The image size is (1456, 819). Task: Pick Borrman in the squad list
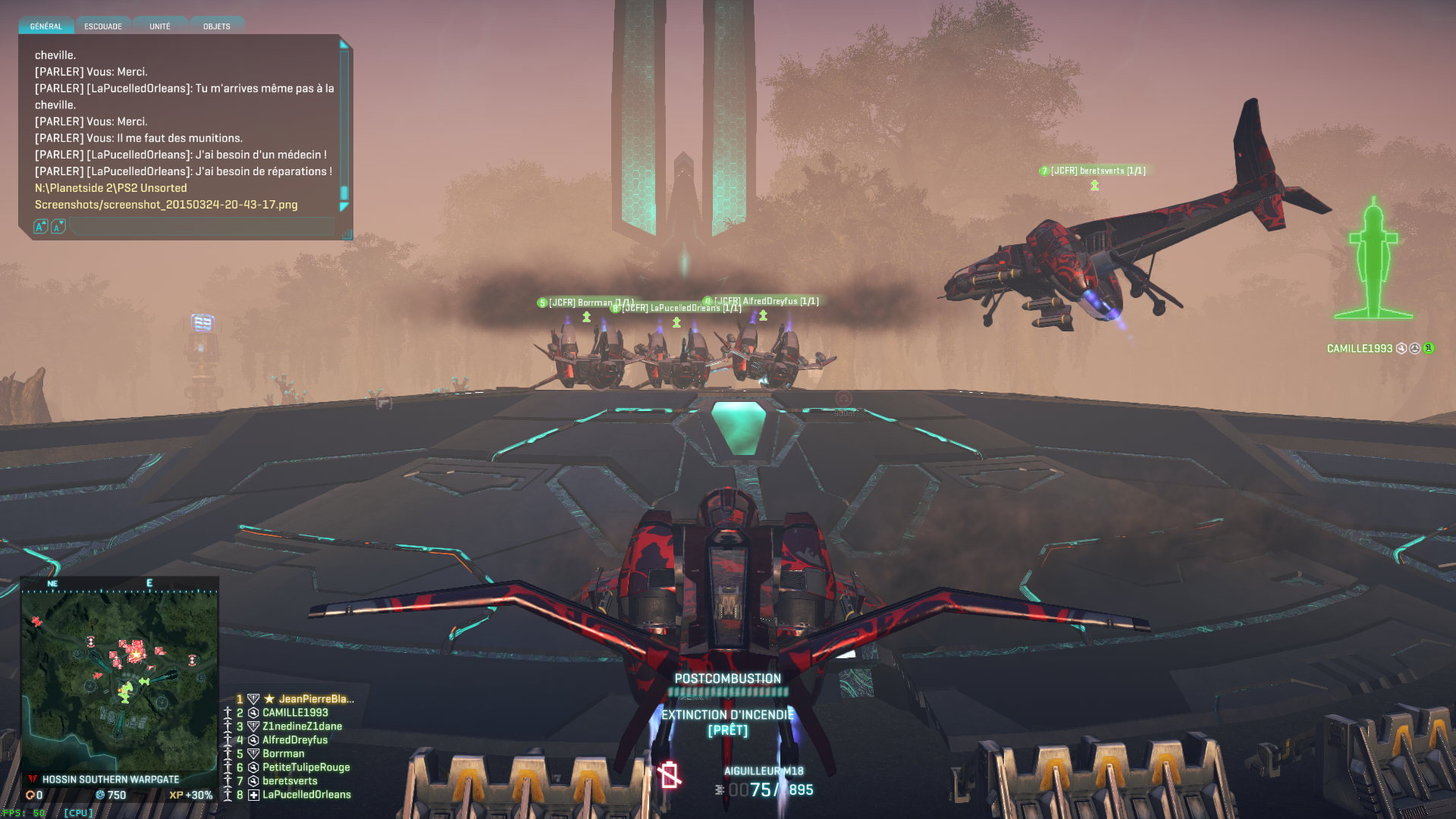(x=283, y=754)
